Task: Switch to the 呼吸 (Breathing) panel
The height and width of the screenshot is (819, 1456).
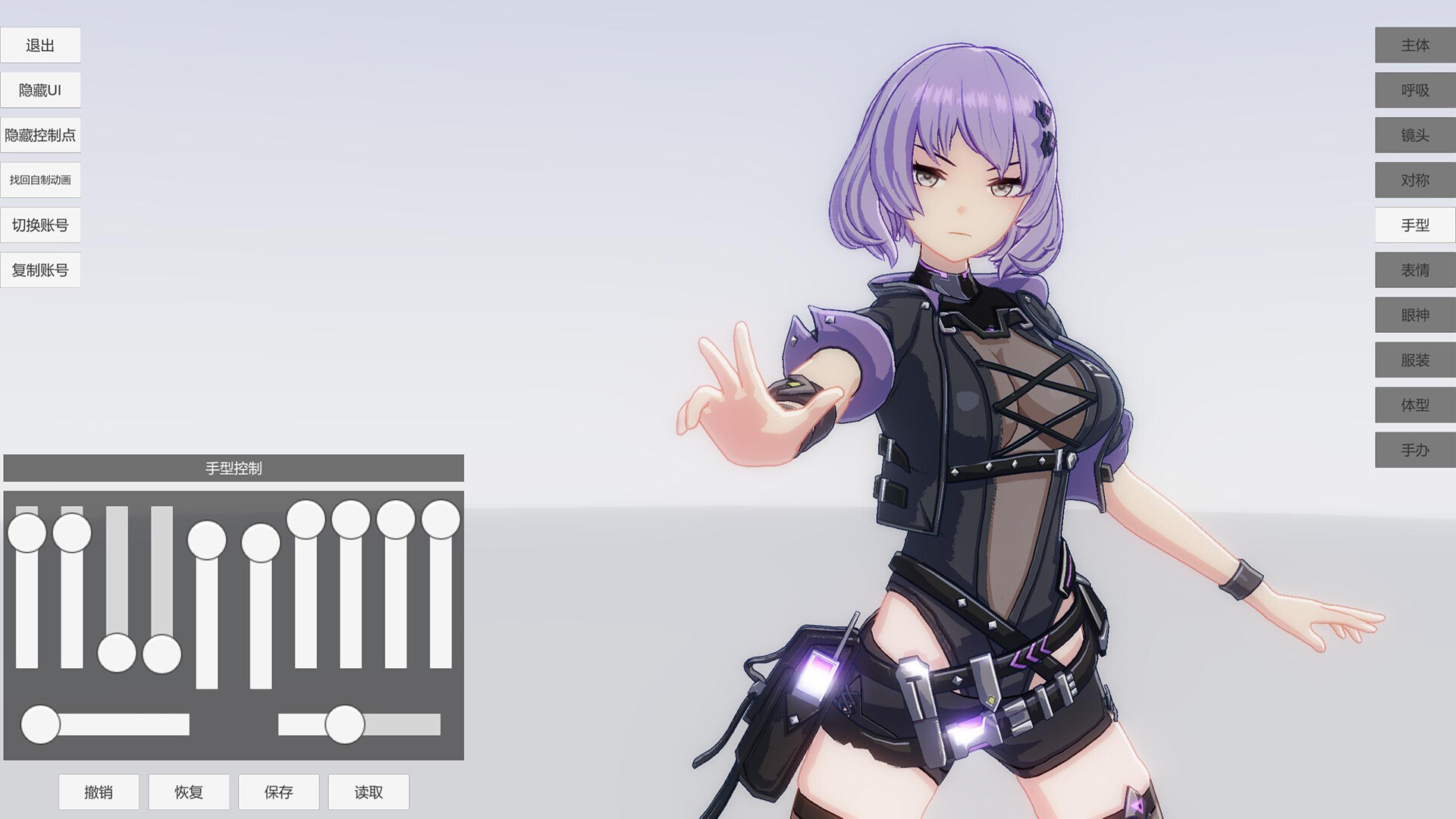Action: pyautogui.click(x=1414, y=90)
